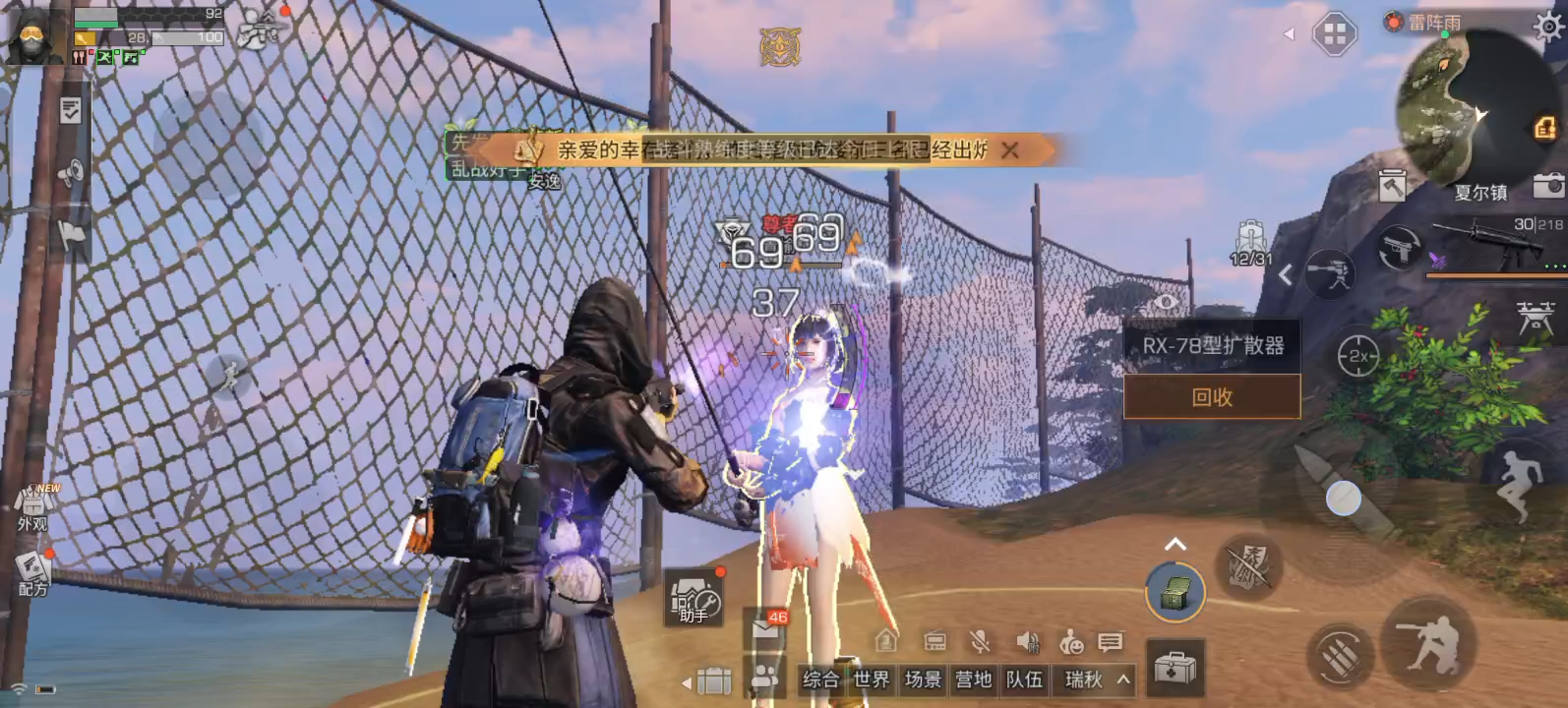1568x708 pixels.
Task: Toggle the voice speaker audio
Action: [1026, 641]
